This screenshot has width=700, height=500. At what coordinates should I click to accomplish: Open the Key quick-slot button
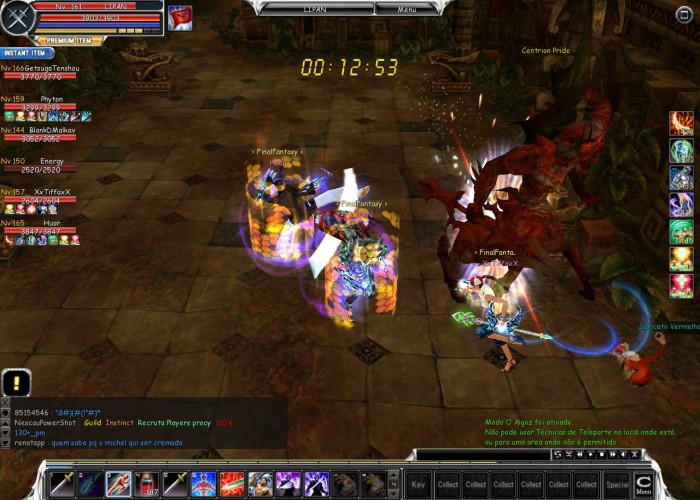tap(418, 484)
